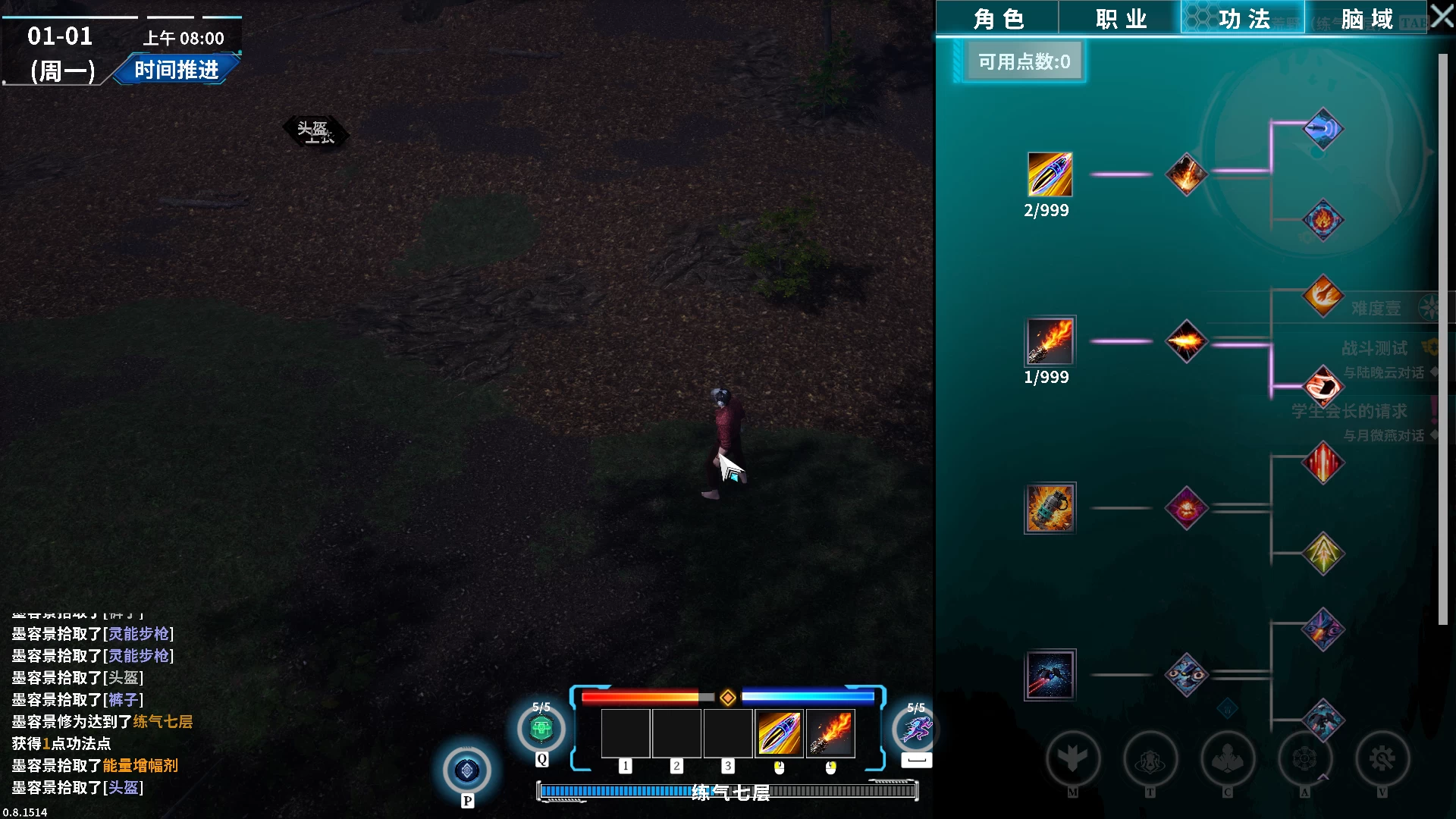Viewport: 1456px width, 819px height.
Task: Activate the flamethrower hotbar slot
Action: pyautogui.click(x=830, y=733)
